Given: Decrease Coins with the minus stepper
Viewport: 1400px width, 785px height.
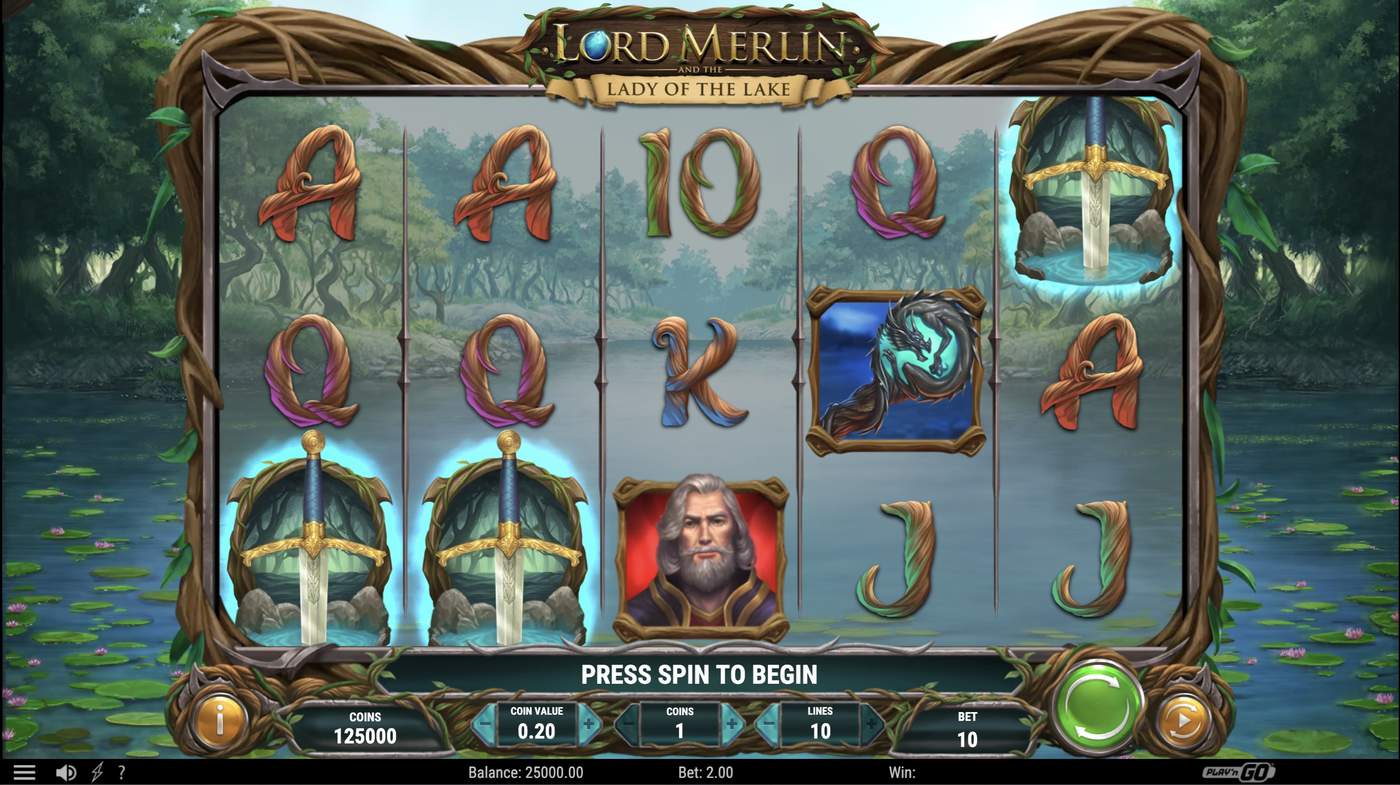Looking at the screenshot, I should pyautogui.click(x=627, y=722).
